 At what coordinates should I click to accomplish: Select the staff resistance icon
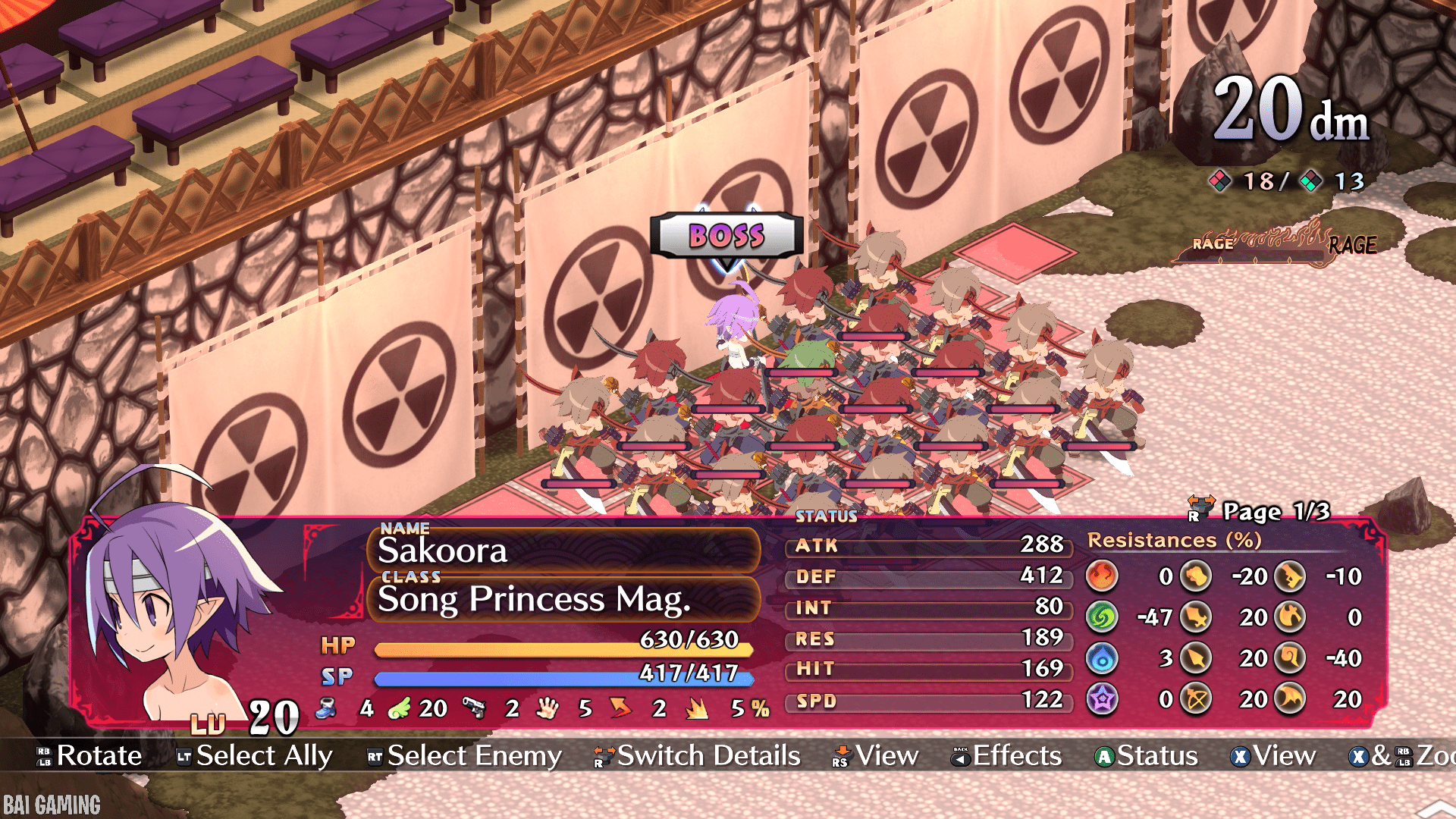[1288, 658]
